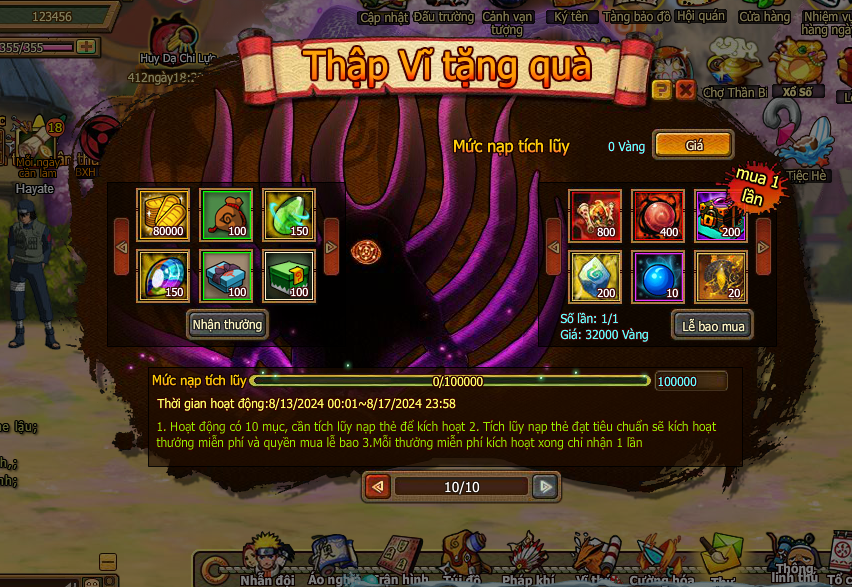Screen dimensions: 852x587
Task: Select the red swirl orb 400 item
Action: 658,214
